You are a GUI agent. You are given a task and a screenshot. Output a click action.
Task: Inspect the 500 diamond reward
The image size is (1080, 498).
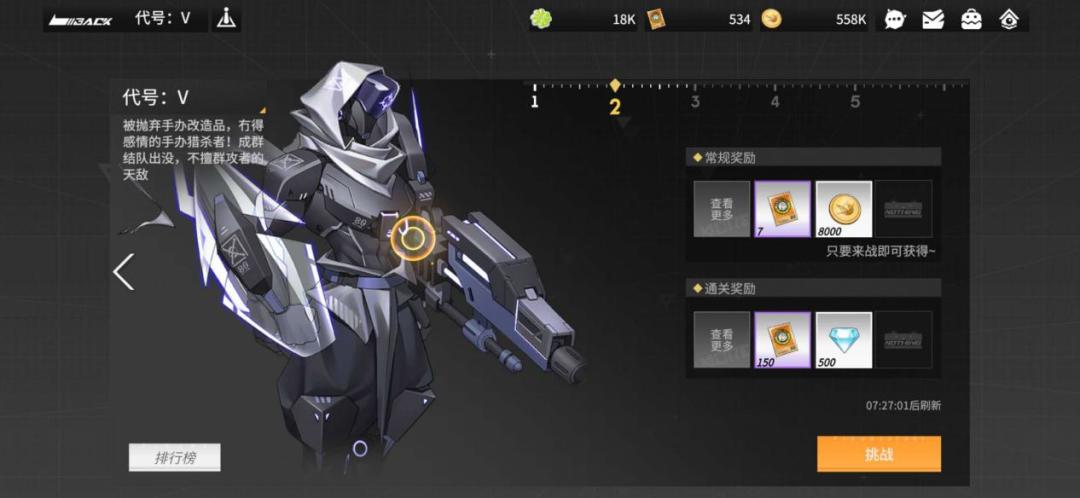(843, 340)
